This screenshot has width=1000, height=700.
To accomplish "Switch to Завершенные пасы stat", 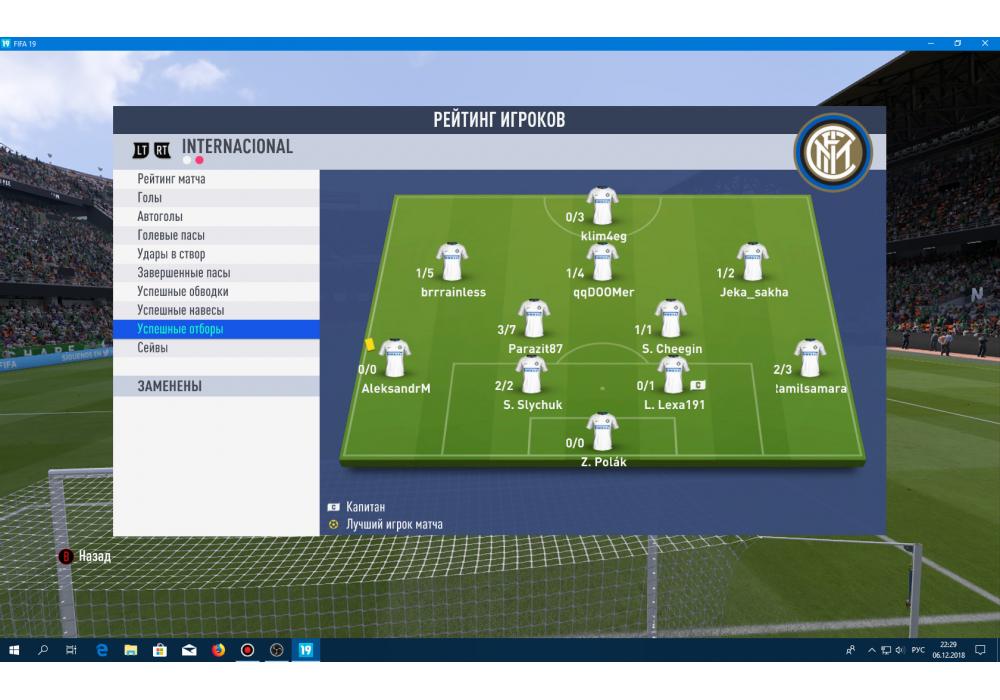I will 215,273.
